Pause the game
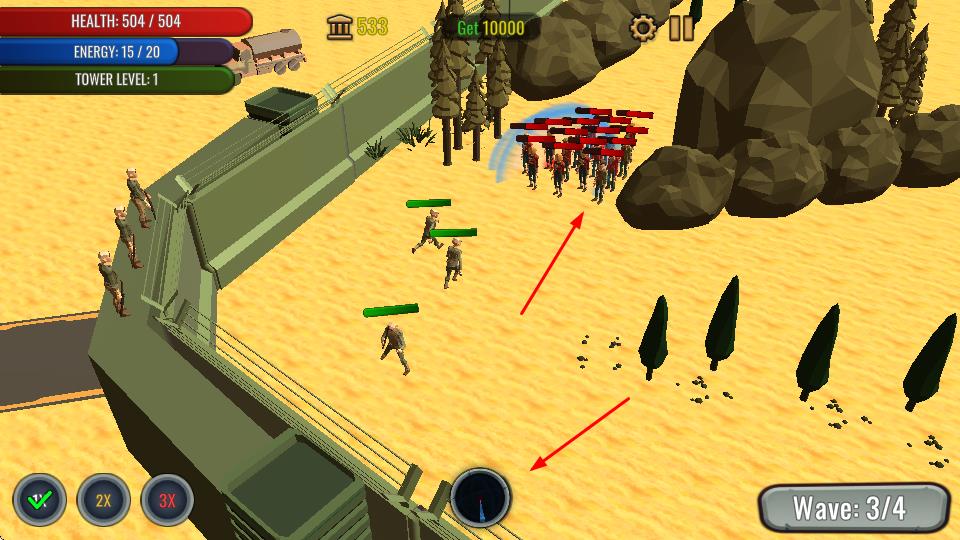This screenshot has height=540, width=960. point(682,28)
